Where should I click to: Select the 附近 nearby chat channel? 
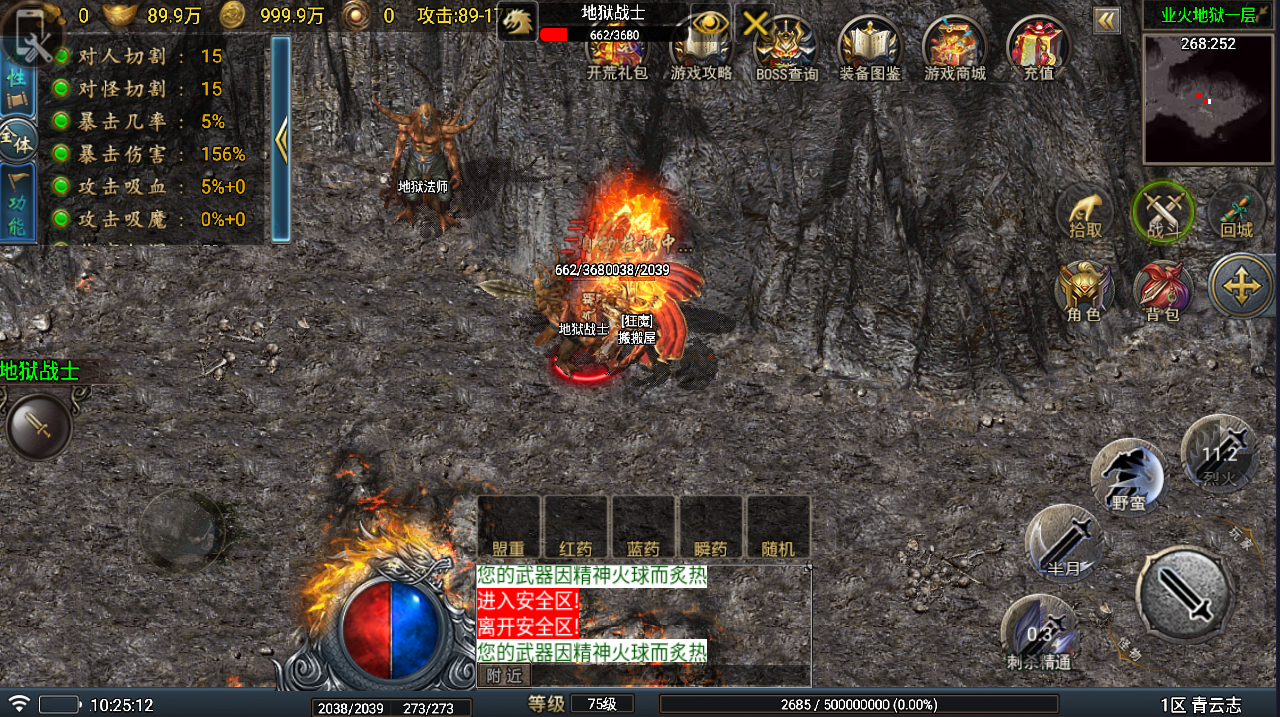(504, 676)
